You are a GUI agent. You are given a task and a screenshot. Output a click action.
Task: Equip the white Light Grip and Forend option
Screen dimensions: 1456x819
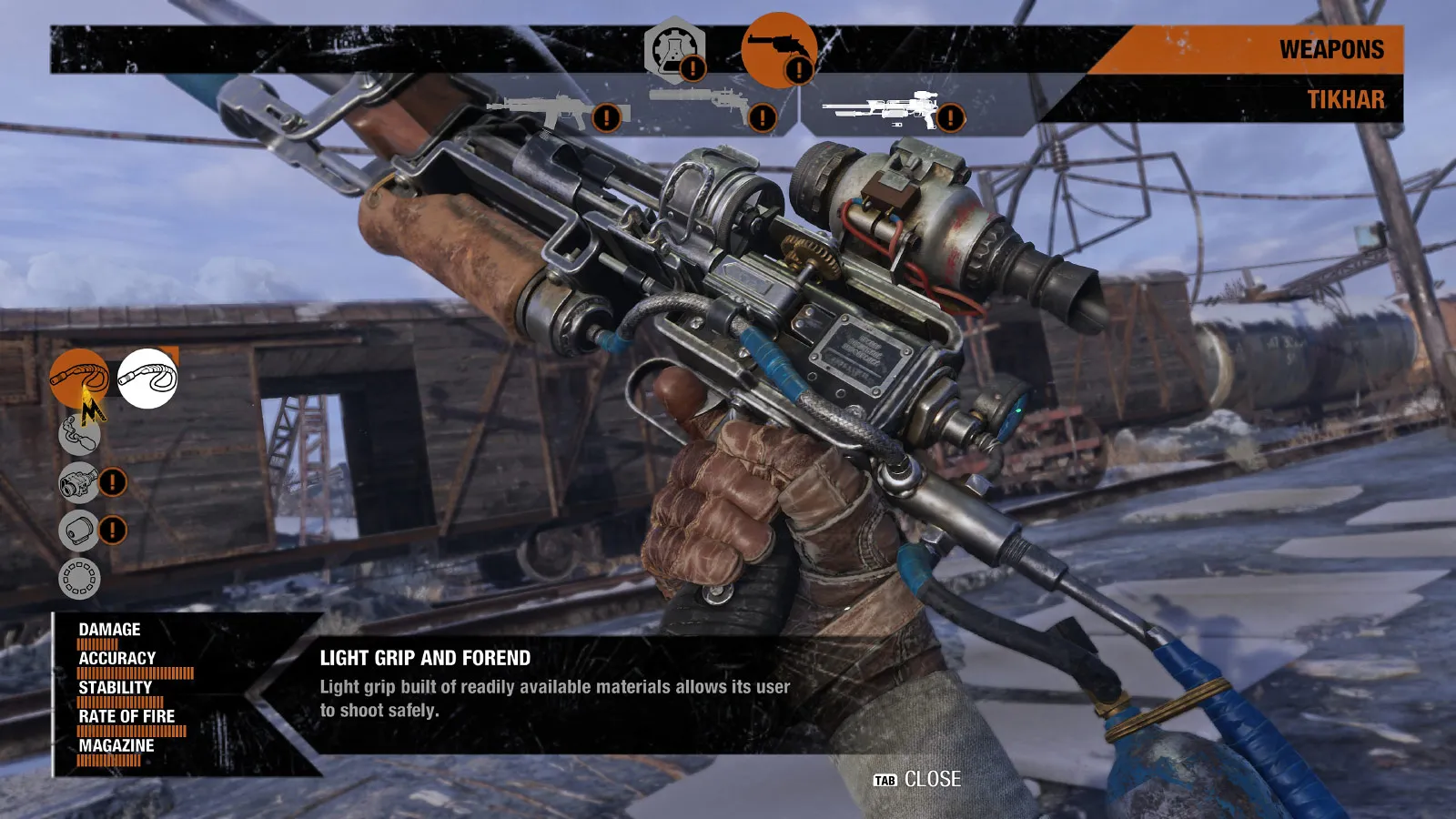pos(147,379)
